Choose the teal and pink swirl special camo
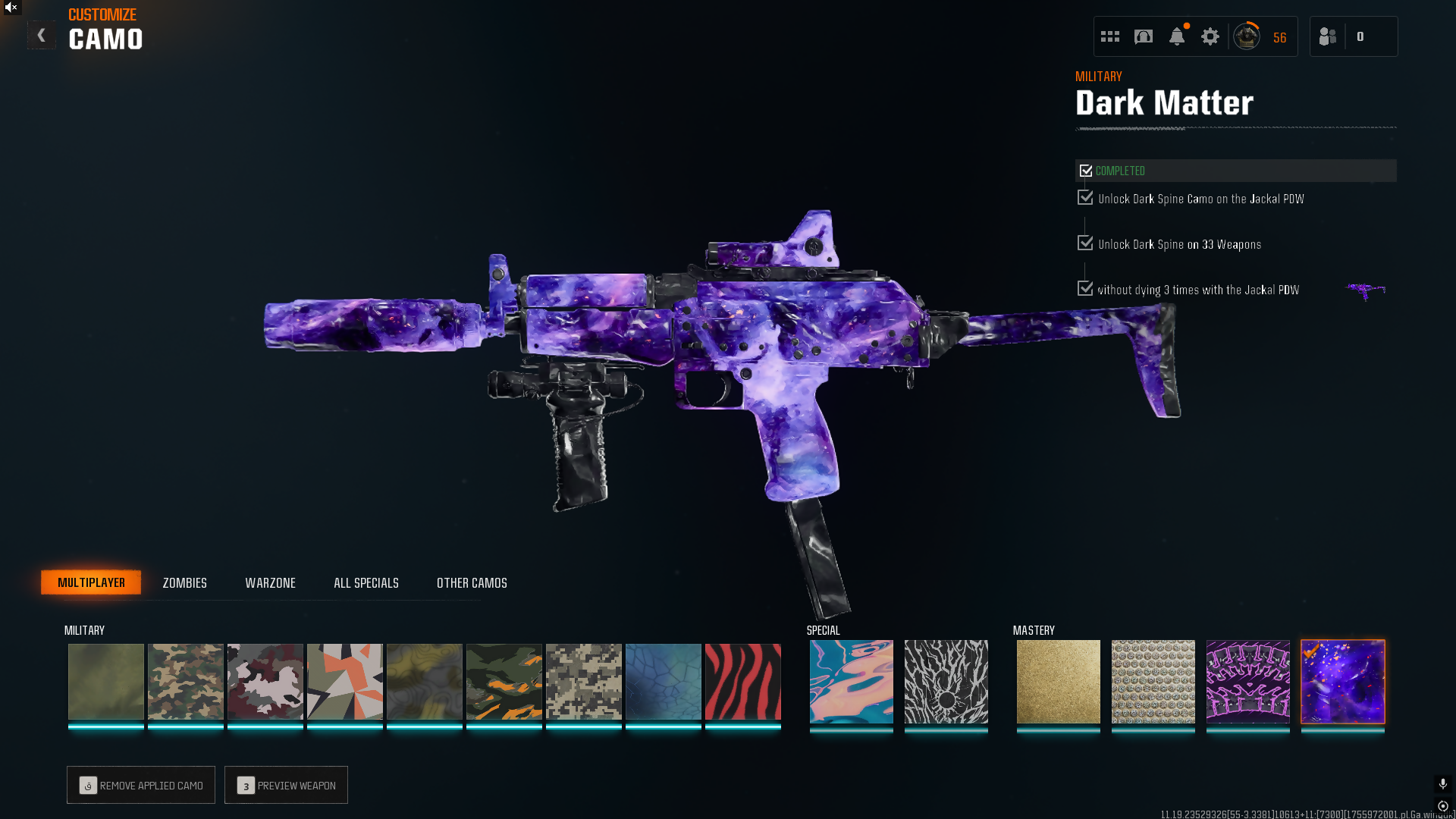 click(x=851, y=681)
